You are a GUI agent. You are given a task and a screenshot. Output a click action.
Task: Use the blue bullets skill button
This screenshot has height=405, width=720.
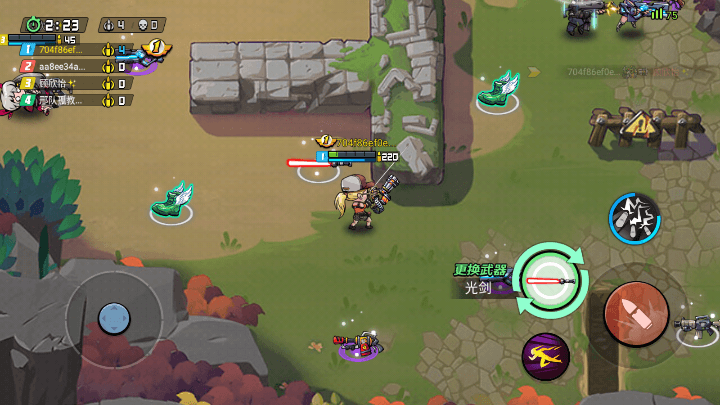coord(634,217)
